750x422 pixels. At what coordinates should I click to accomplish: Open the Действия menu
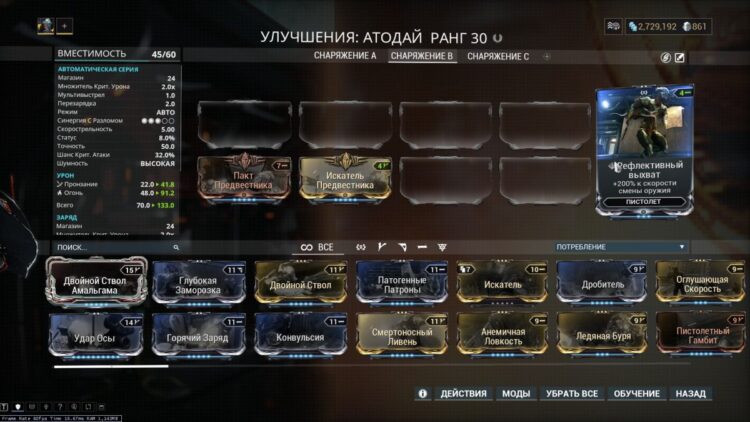point(463,394)
